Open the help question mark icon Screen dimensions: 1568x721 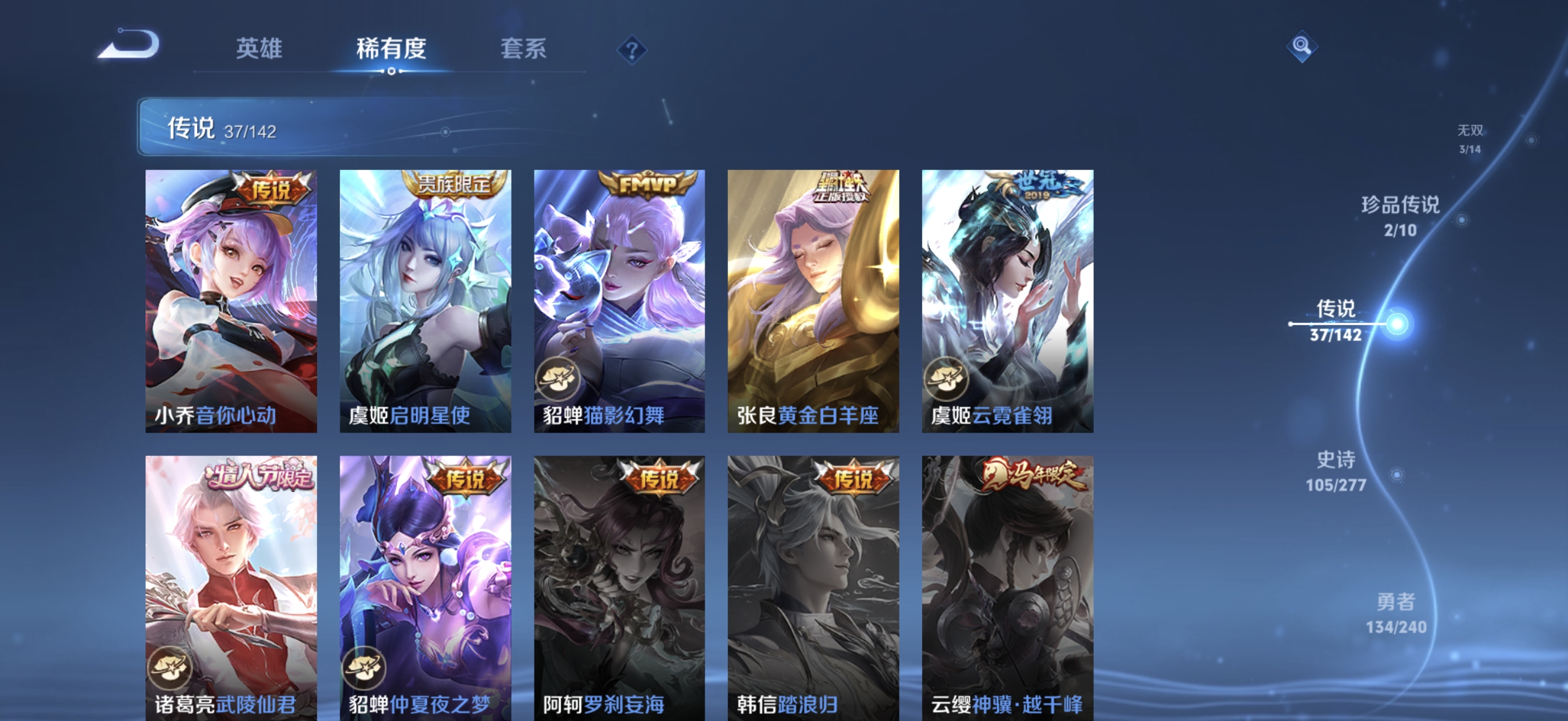click(x=629, y=50)
